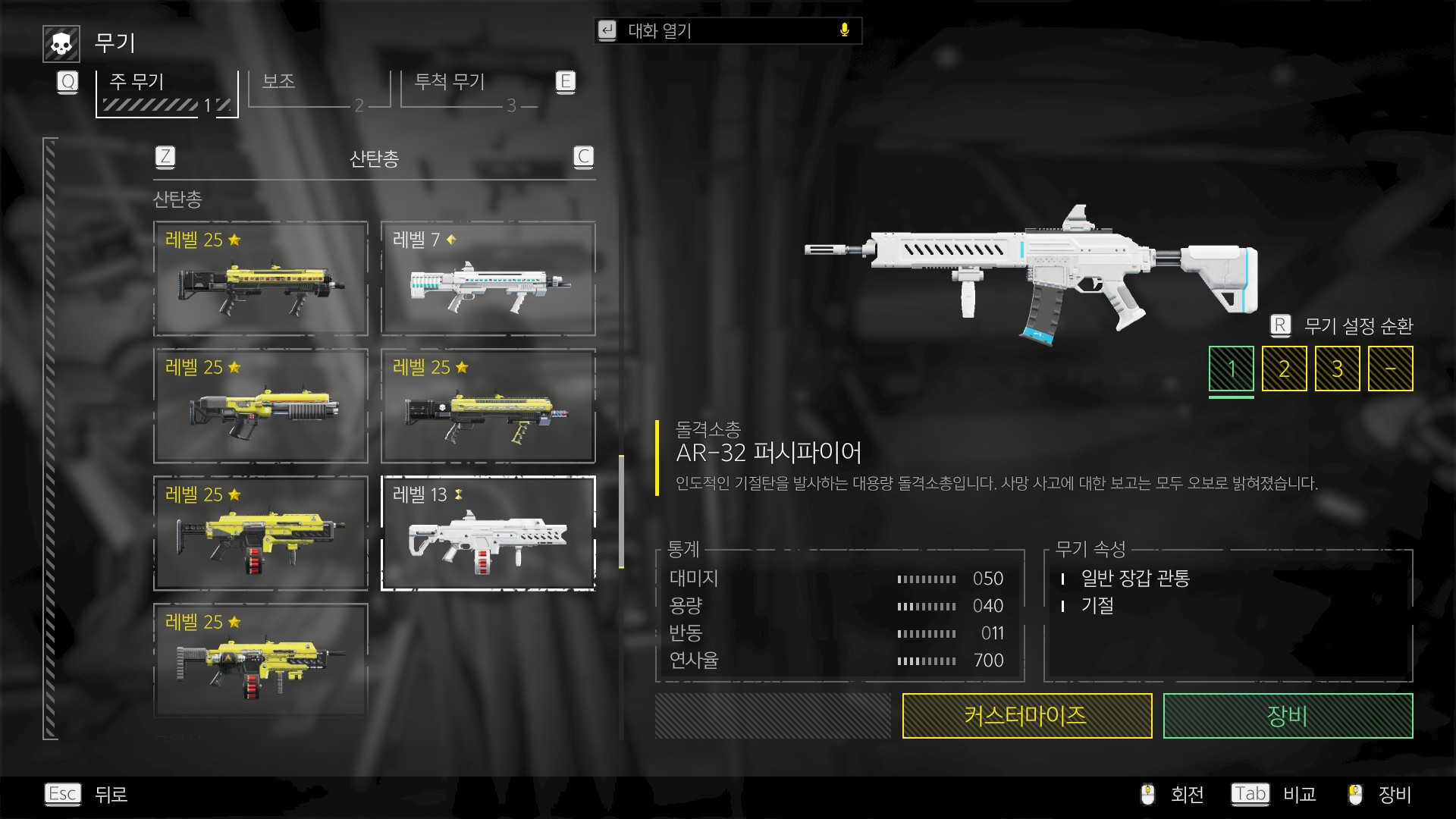Equip weapon with the green 장비 button

pyautogui.click(x=1288, y=716)
